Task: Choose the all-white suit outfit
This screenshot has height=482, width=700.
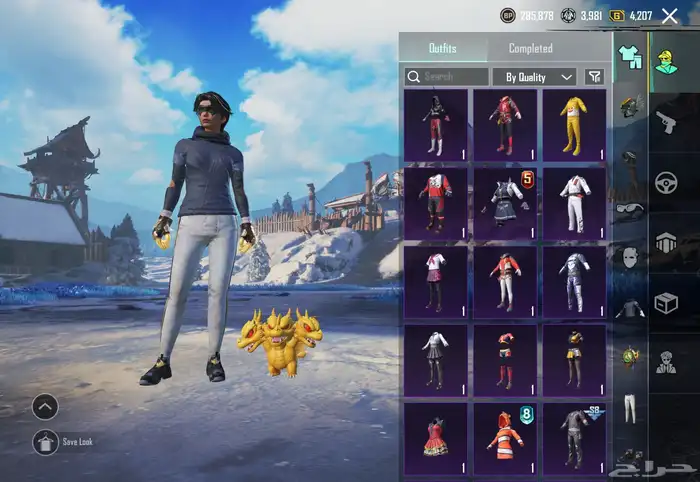Action: coord(574,203)
